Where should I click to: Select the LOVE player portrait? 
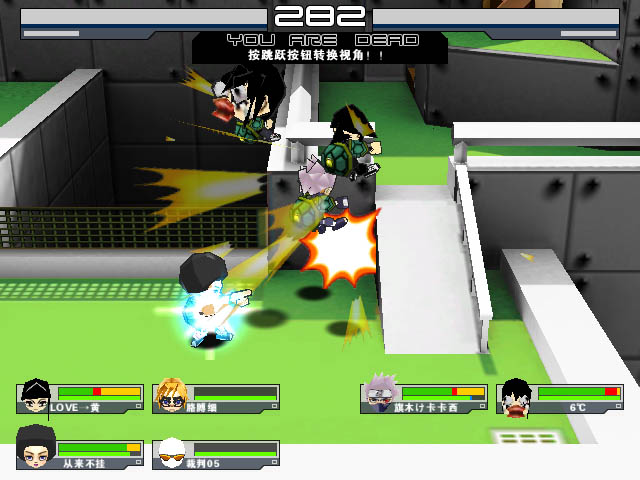click(x=36, y=397)
